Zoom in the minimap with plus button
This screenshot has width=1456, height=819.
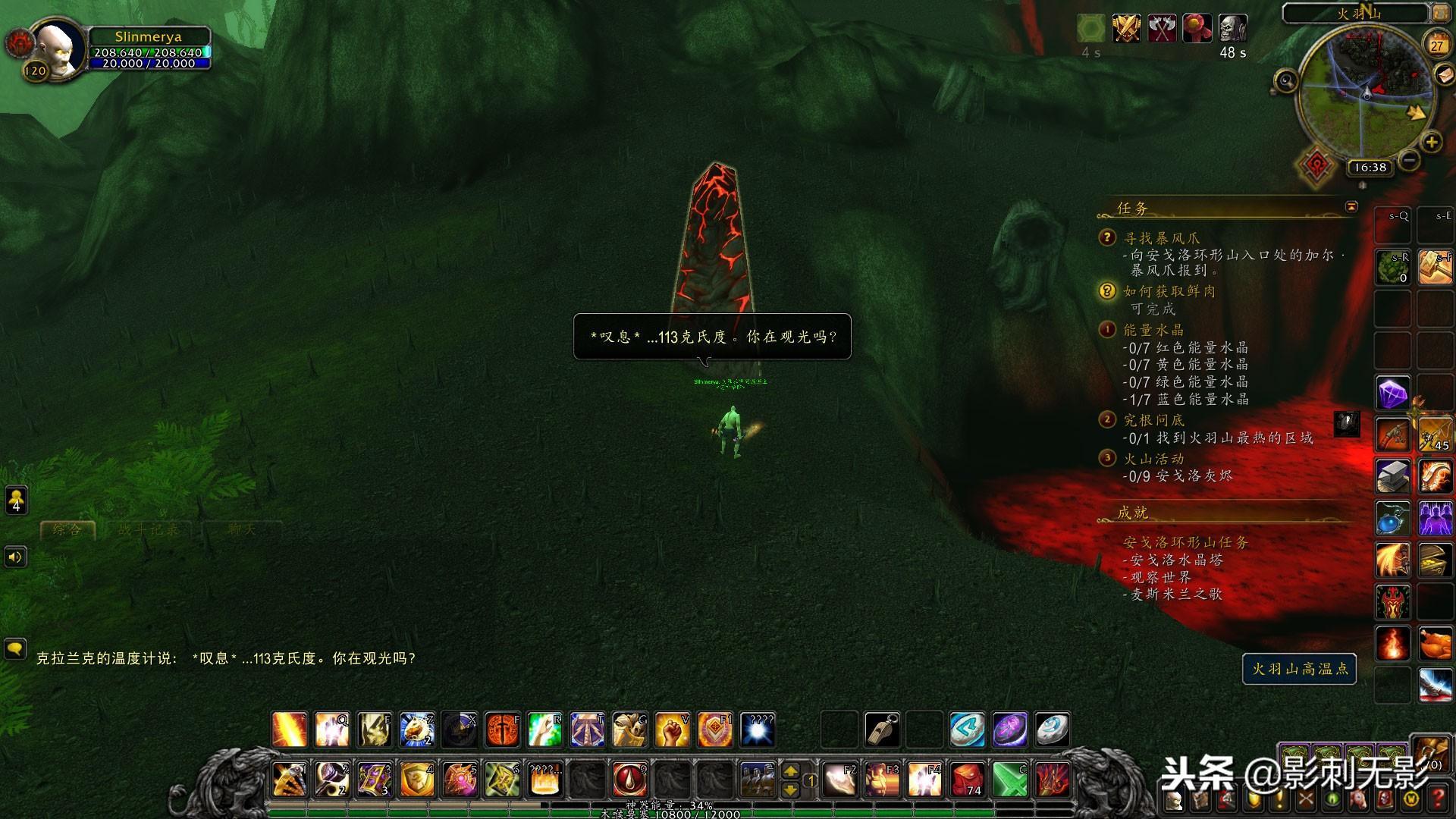tap(1431, 142)
